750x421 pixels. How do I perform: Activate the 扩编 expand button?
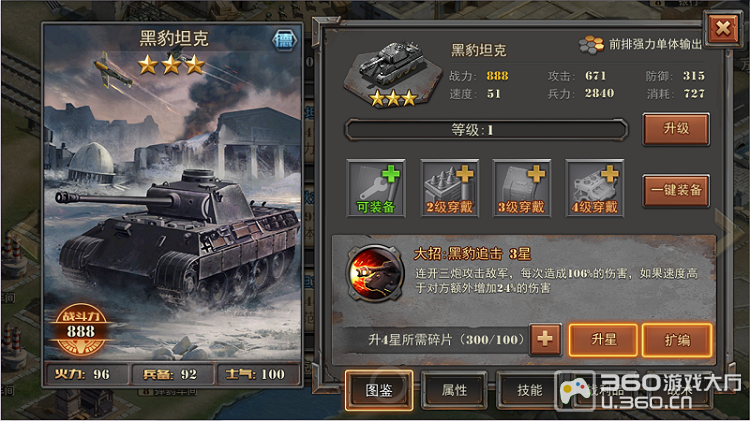coord(676,340)
